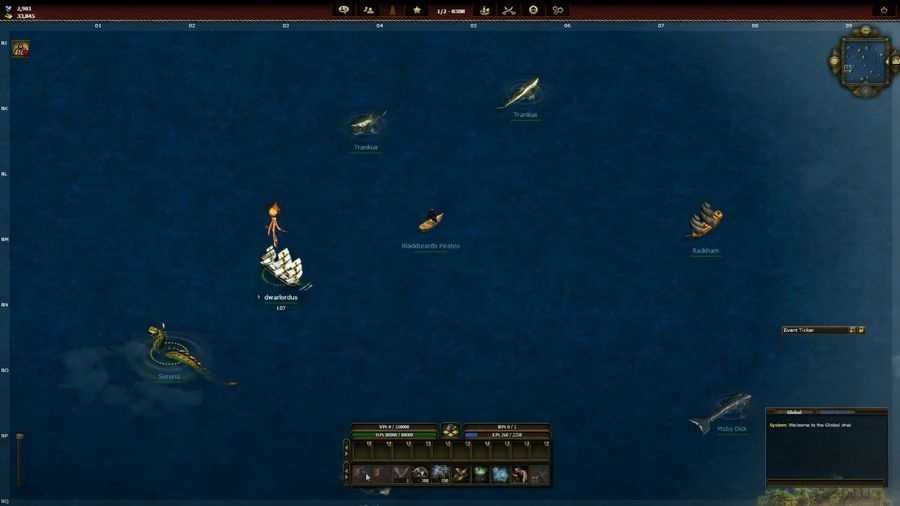Viewport: 900px width, 506px height.
Task: Open the Event Ticker dropdown
Action: (x=852, y=330)
